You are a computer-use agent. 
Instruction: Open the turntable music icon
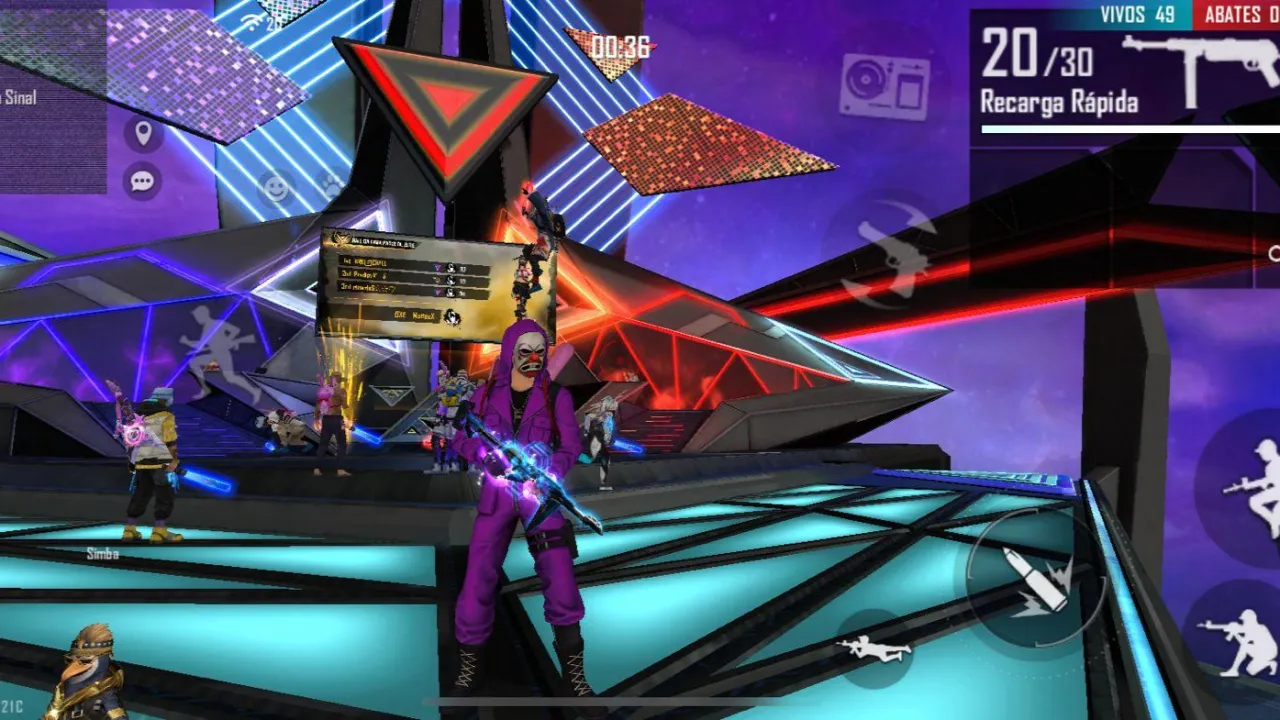[884, 86]
